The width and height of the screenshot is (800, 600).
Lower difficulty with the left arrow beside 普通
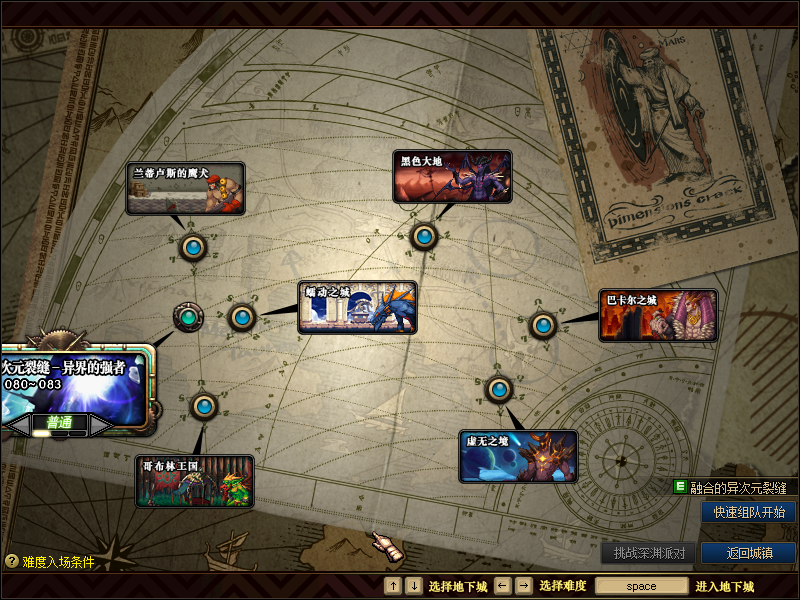[x=16, y=424]
